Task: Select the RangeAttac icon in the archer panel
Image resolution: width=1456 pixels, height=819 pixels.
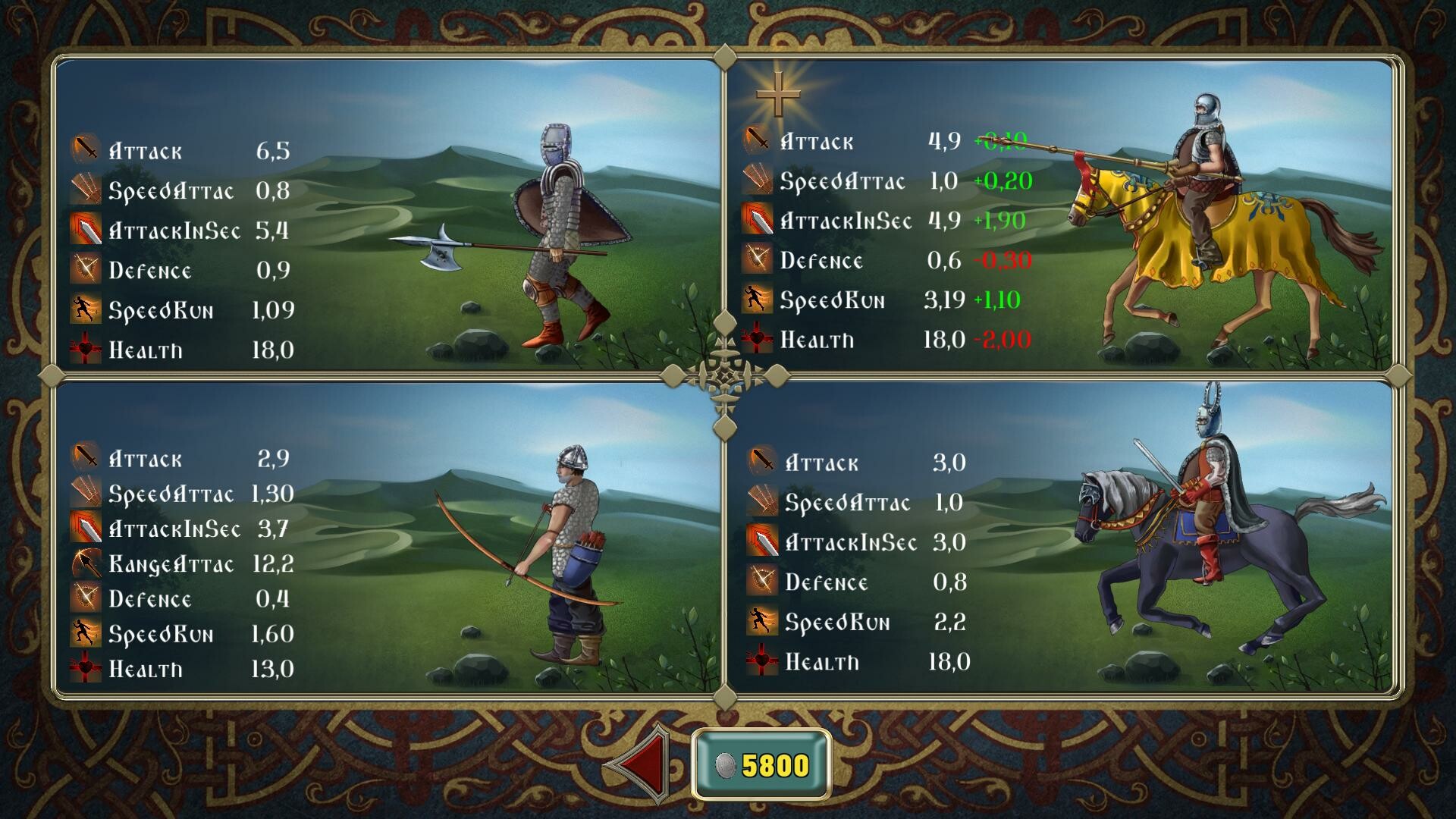Action: [86, 563]
